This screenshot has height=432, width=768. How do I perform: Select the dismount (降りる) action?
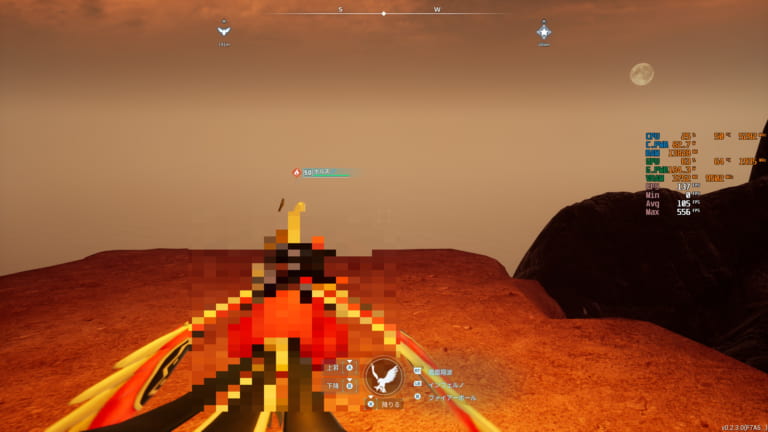384,404
